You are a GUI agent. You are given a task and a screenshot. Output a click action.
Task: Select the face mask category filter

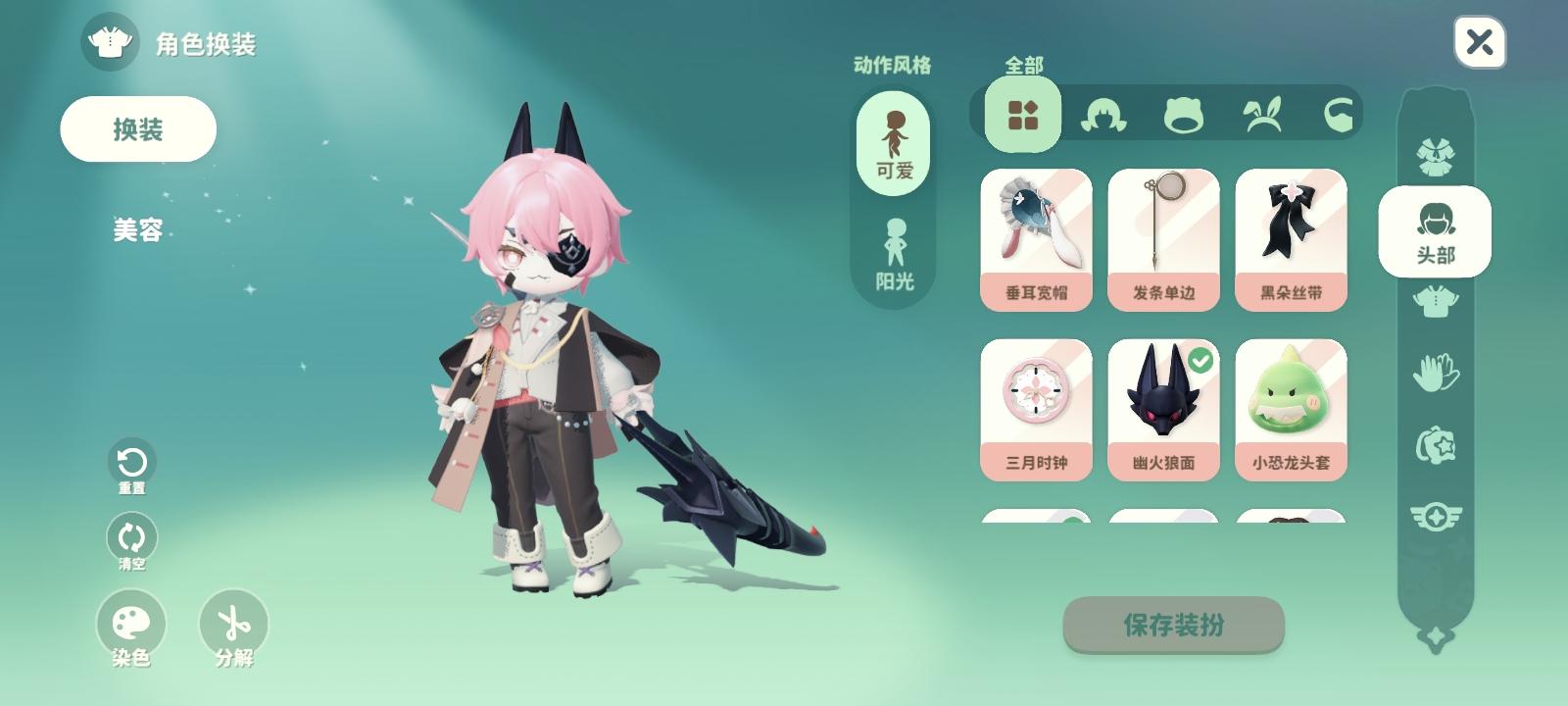pos(1341,113)
